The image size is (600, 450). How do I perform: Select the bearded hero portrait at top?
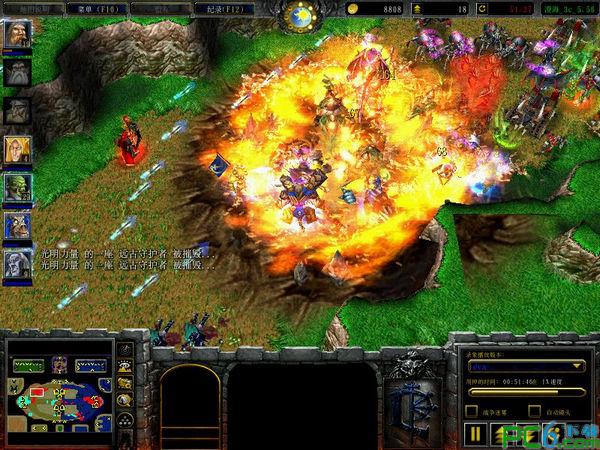point(18,34)
